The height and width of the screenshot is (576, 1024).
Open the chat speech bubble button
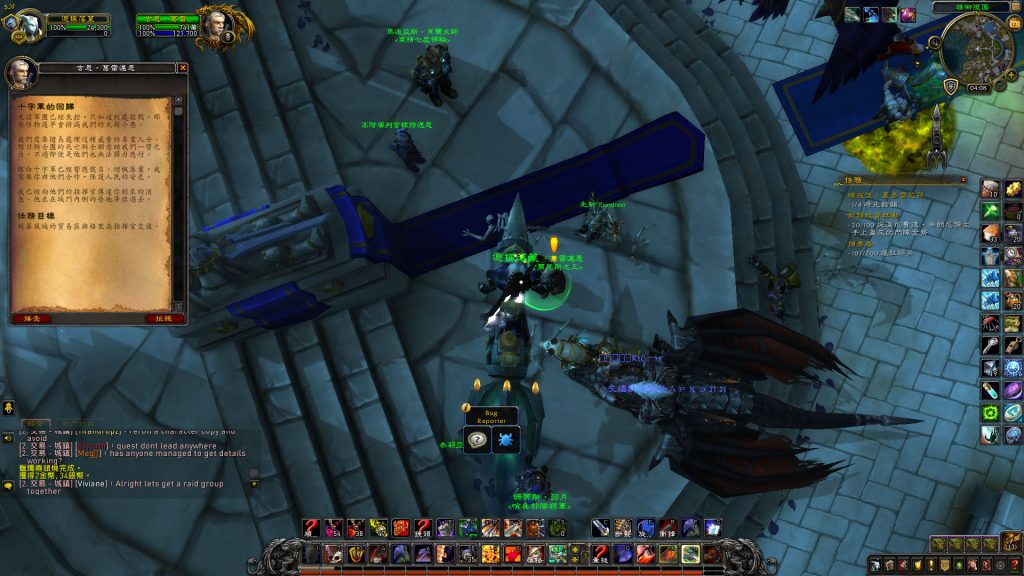[8, 486]
